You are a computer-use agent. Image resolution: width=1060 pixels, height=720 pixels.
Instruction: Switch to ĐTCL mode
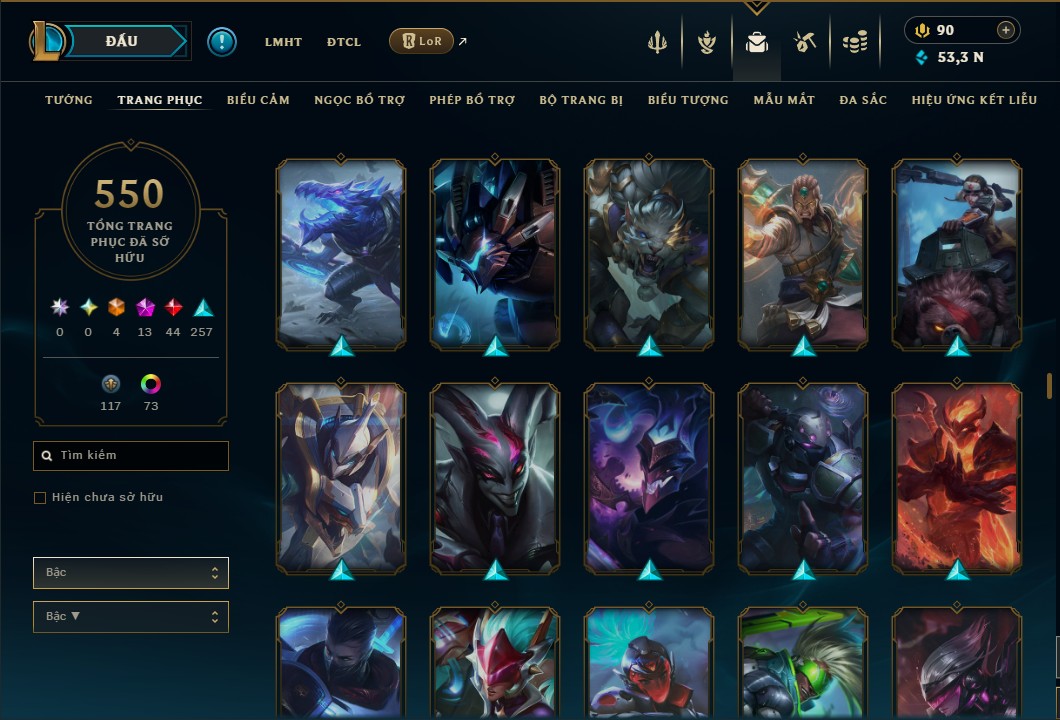pos(344,42)
